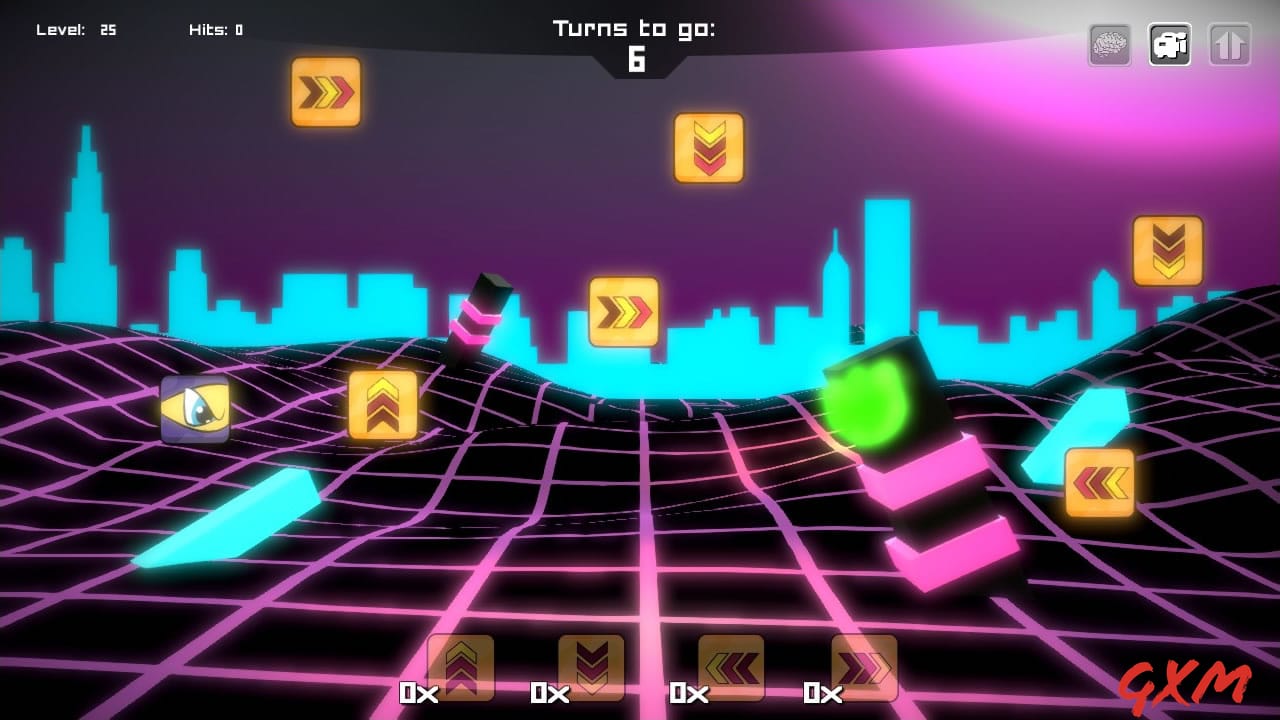Select the right-arrow tile near top-left
The image size is (1280, 720).
pyautogui.click(x=326, y=92)
